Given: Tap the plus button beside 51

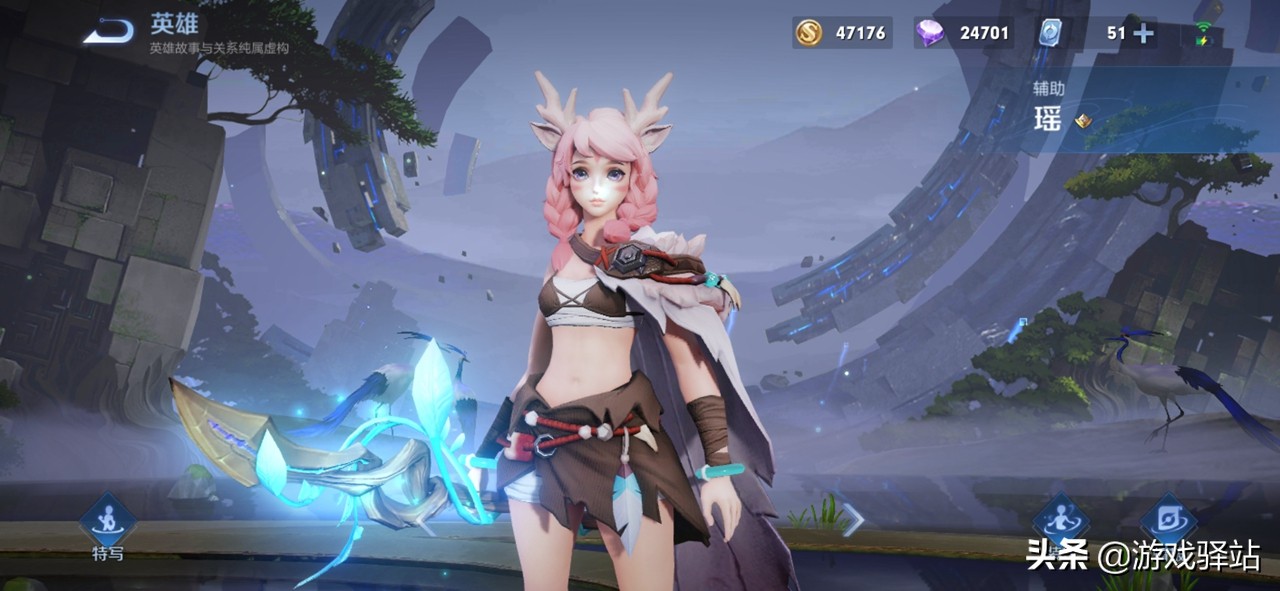Looking at the screenshot, I should pos(1143,33).
